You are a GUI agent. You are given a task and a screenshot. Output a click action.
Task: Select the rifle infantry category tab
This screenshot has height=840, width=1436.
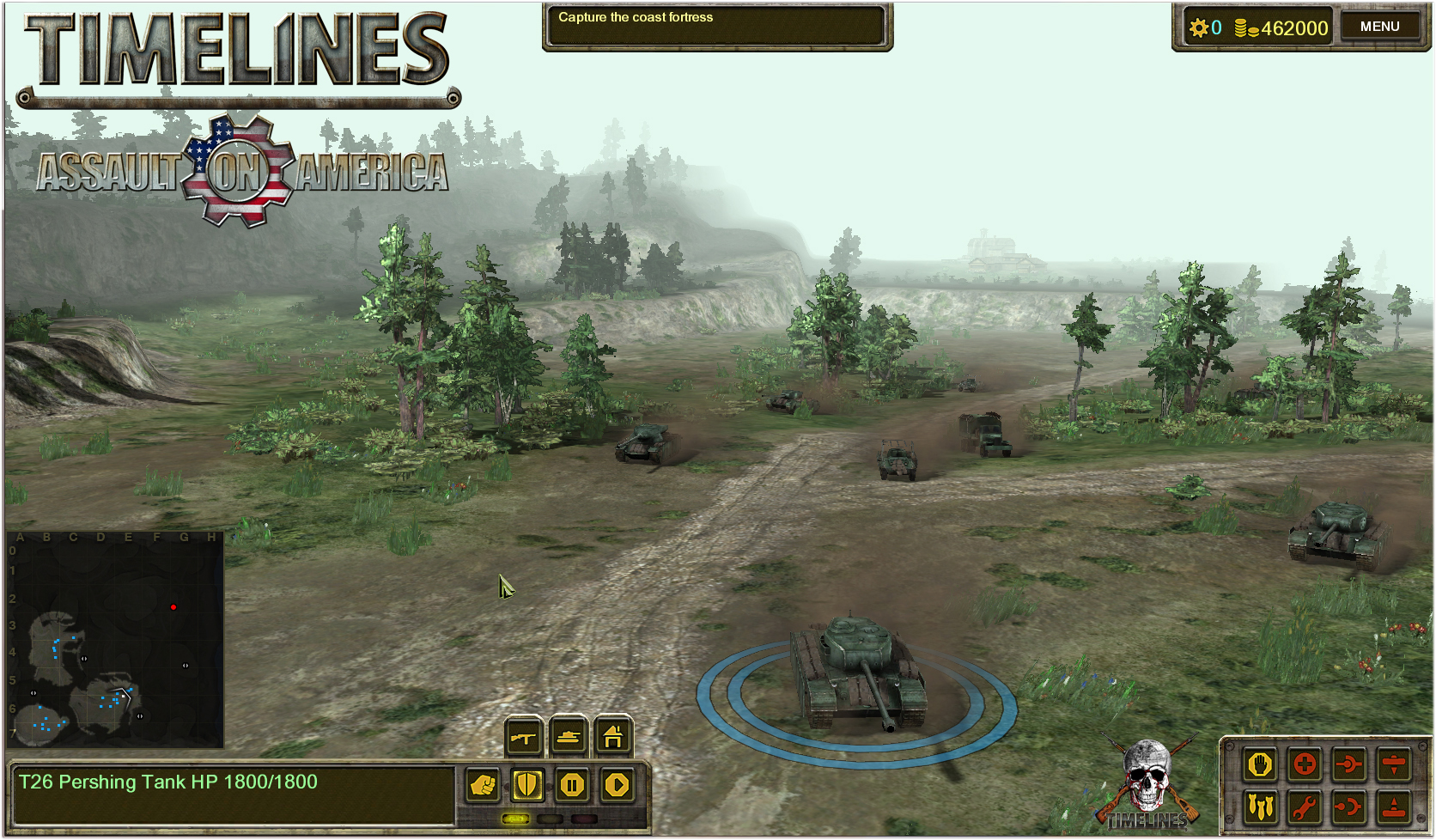coord(523,737)
